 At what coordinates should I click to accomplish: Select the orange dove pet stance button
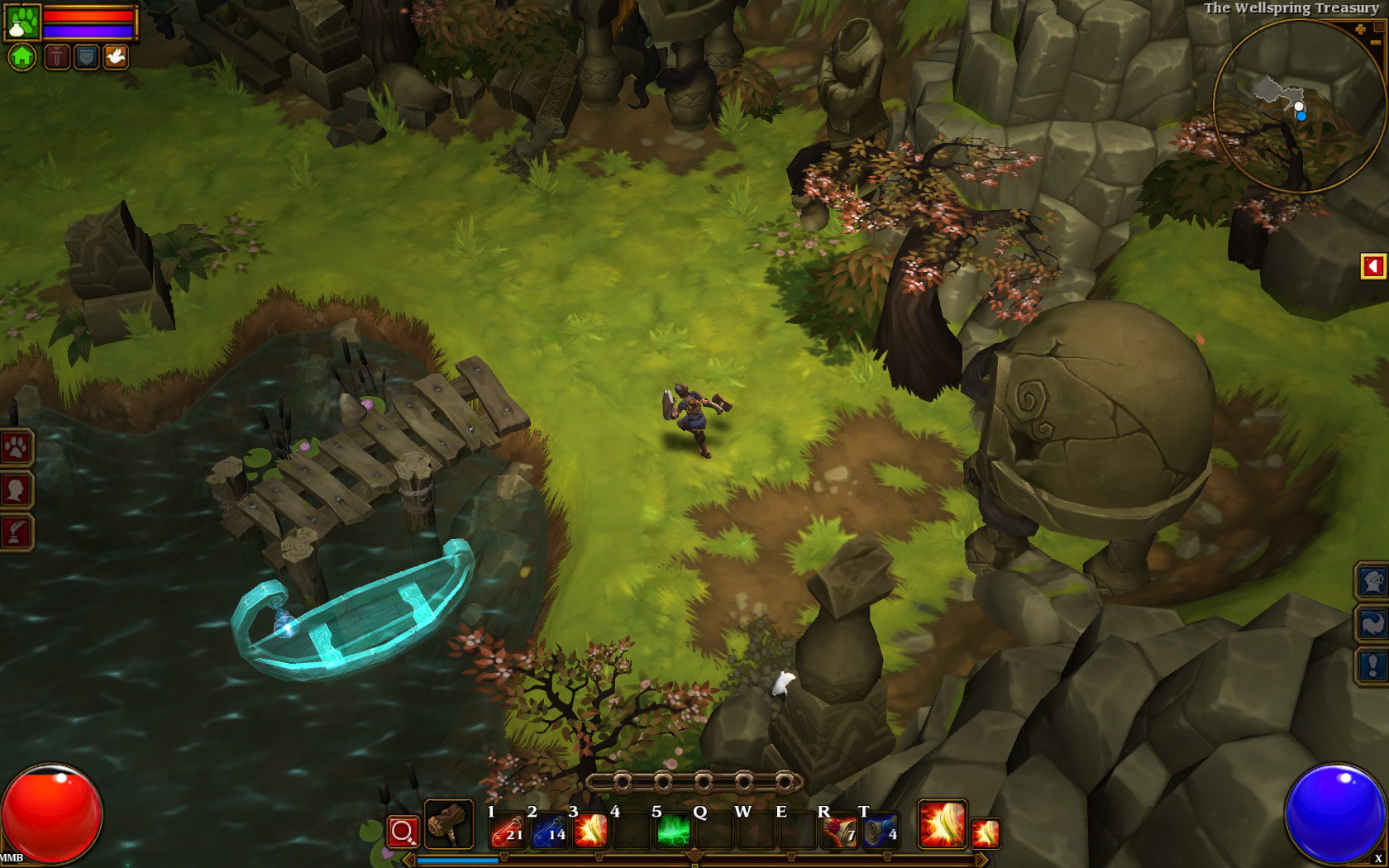click(116, 57)
